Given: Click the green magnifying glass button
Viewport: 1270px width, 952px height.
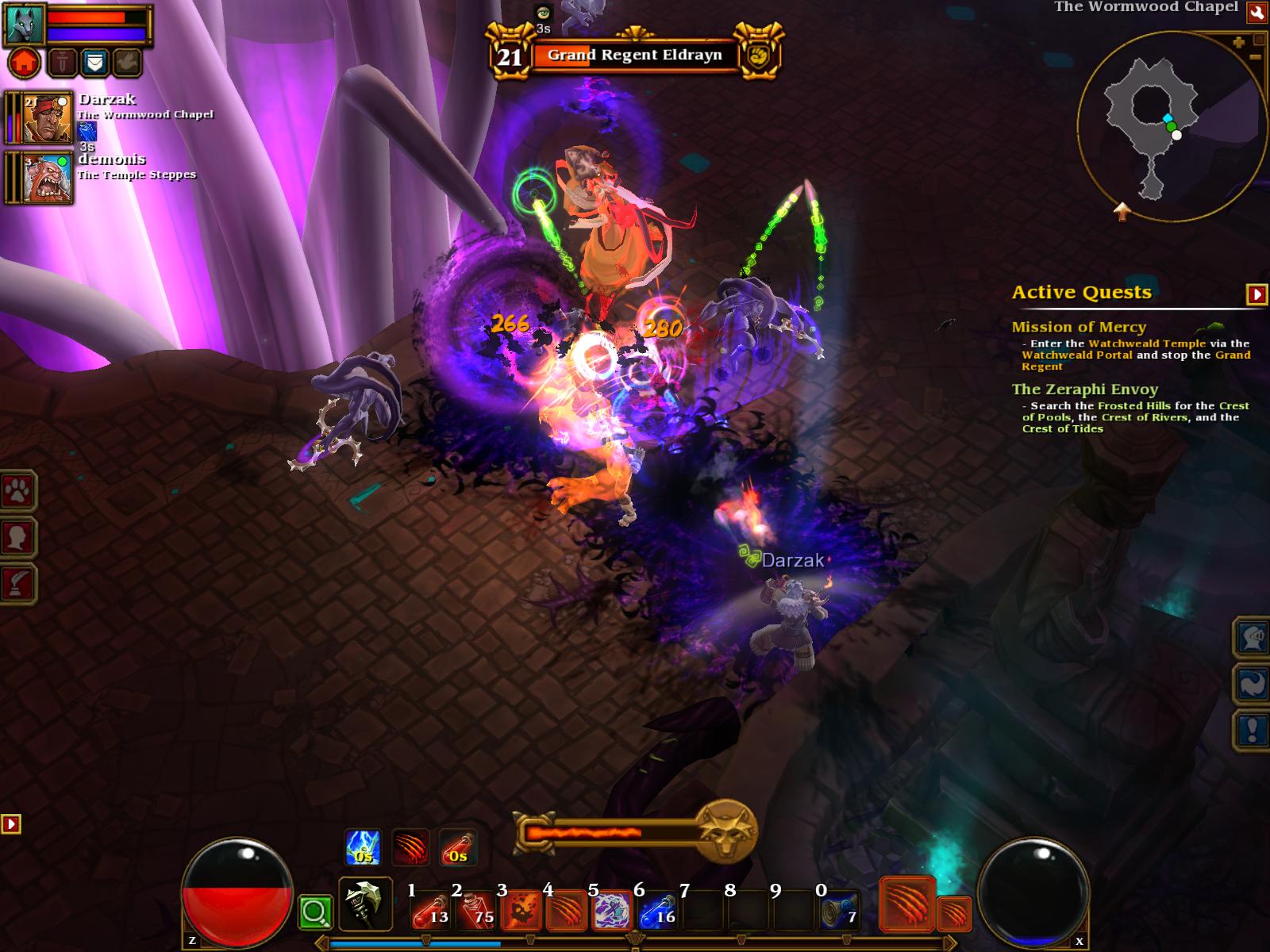Looking at the screenshot, I should pyautogui.click(x=315, y=913).
